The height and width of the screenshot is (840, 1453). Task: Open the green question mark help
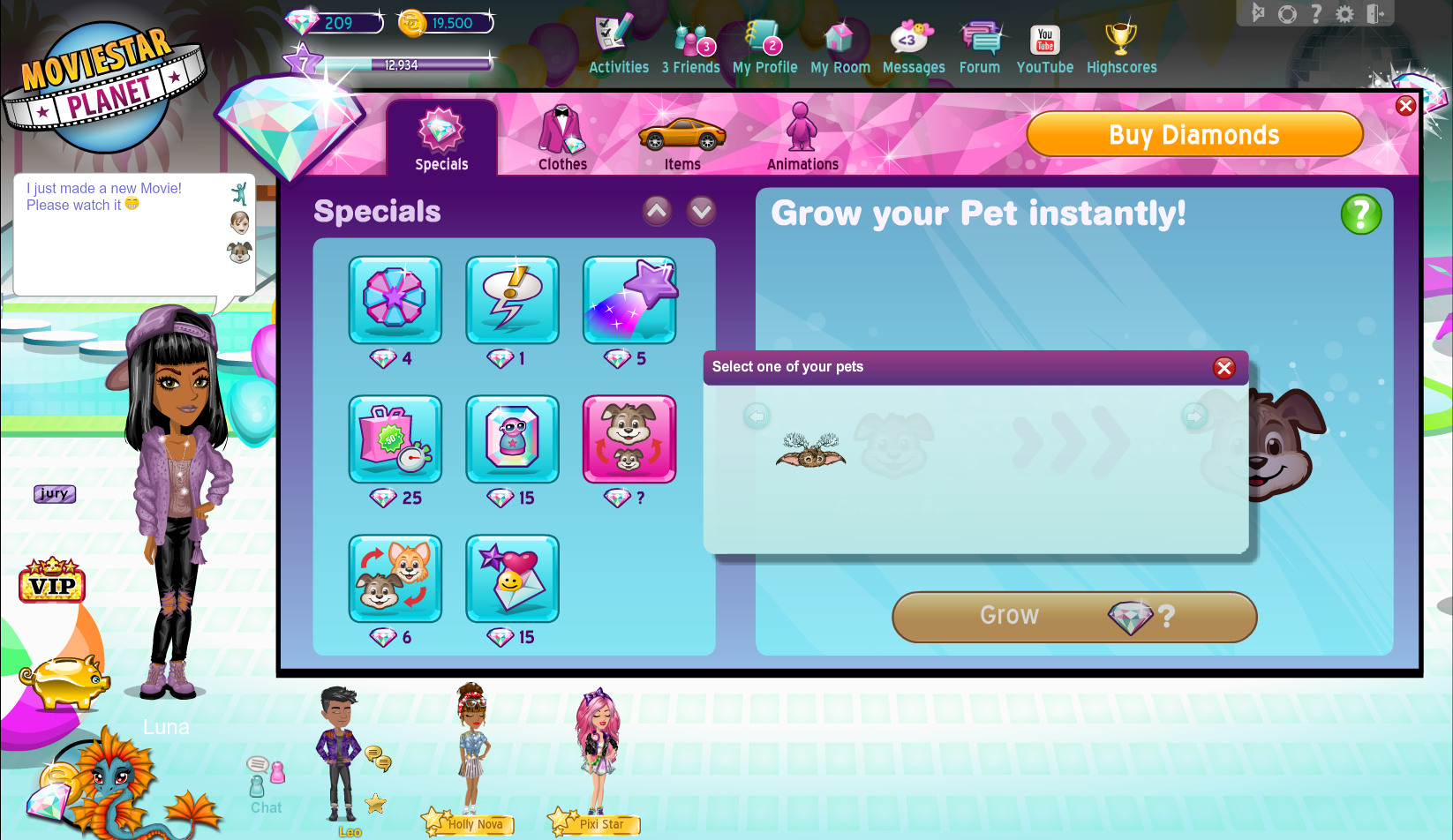1360,214
